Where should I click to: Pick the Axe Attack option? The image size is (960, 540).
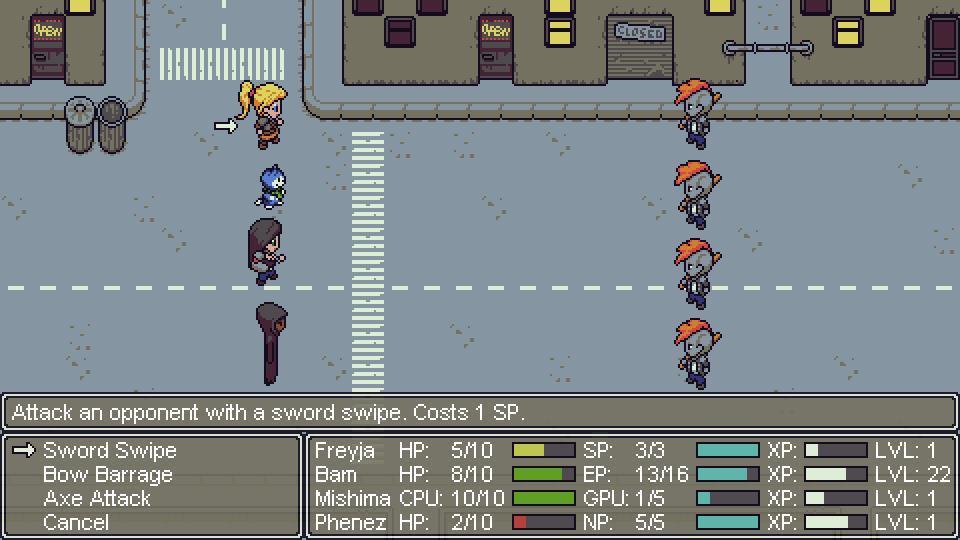(97, 499)
